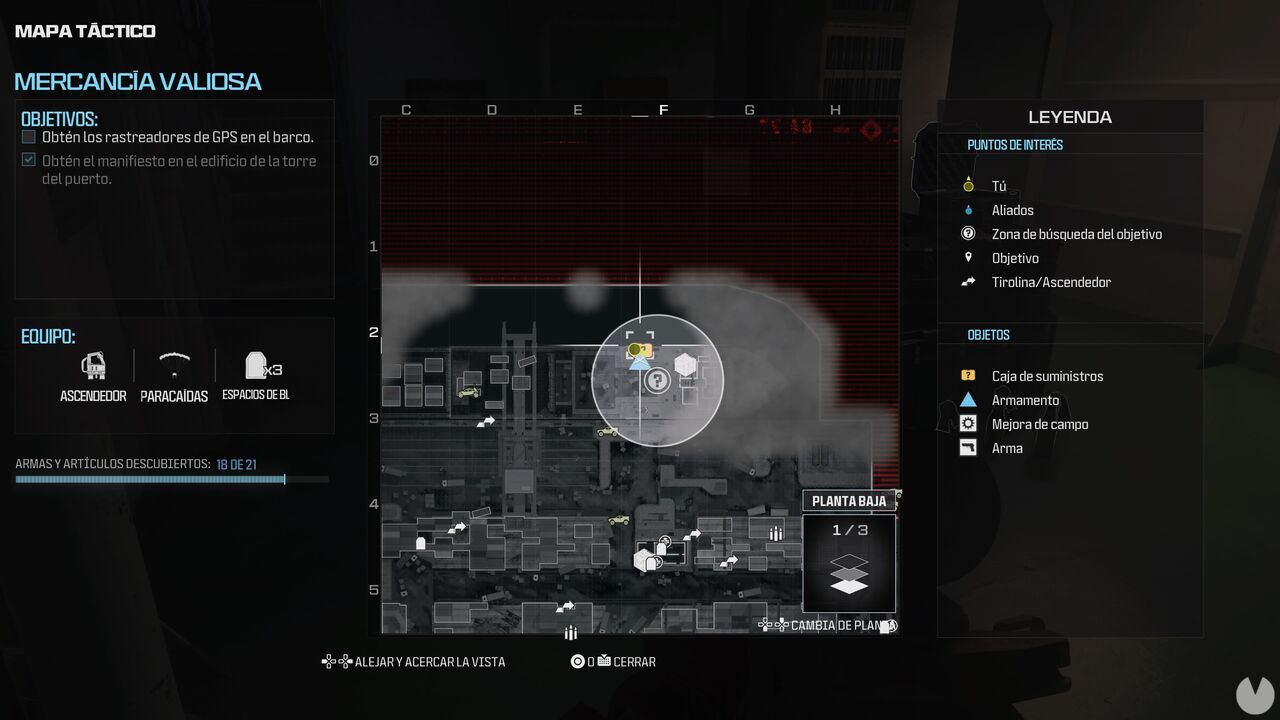Click the Mejora de campo gear icon
This screenshot has height=720, width=1280.
(x=968, y=423)
